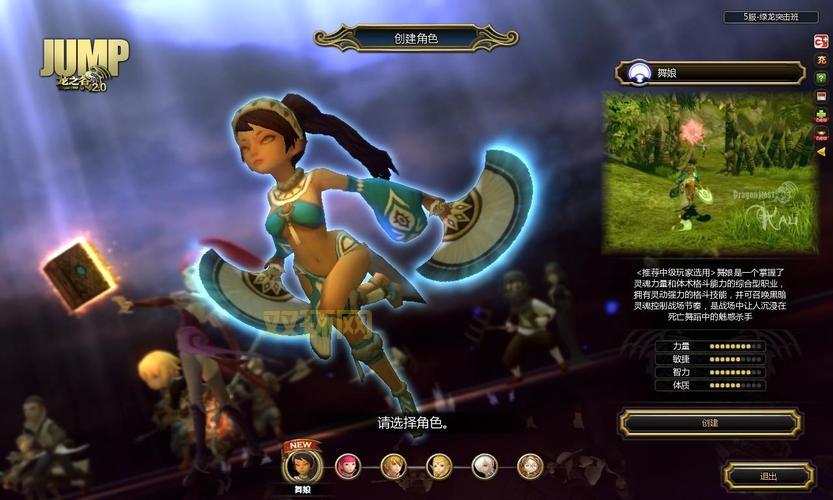
Task: Play the 舞娘 class preview video
Action: (x=710, y=173)
